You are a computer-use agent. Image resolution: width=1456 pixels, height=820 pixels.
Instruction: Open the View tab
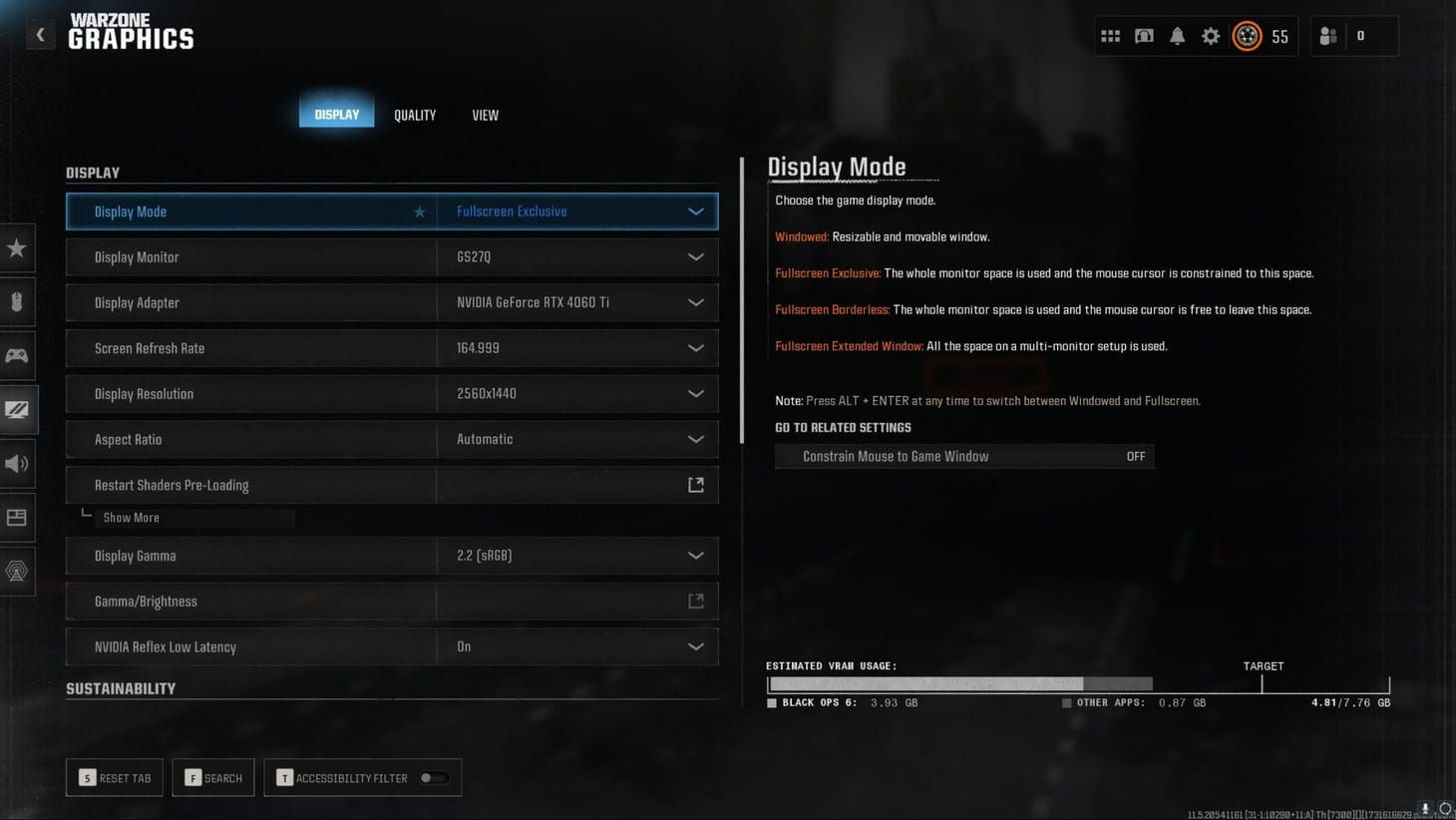[x=485, y=114]
